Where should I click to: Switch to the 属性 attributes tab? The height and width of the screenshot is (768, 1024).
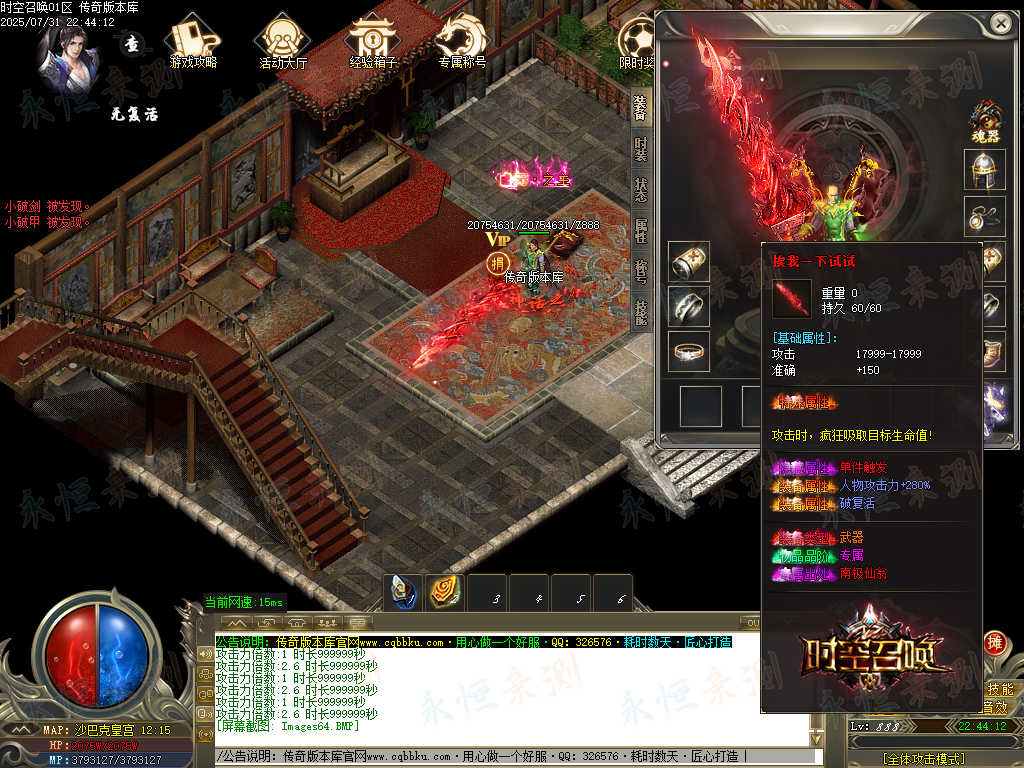tap(640, 231)
